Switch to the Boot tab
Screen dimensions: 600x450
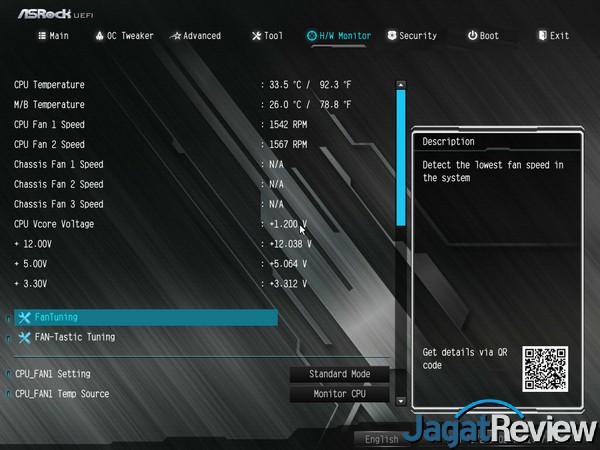[483, 36]
